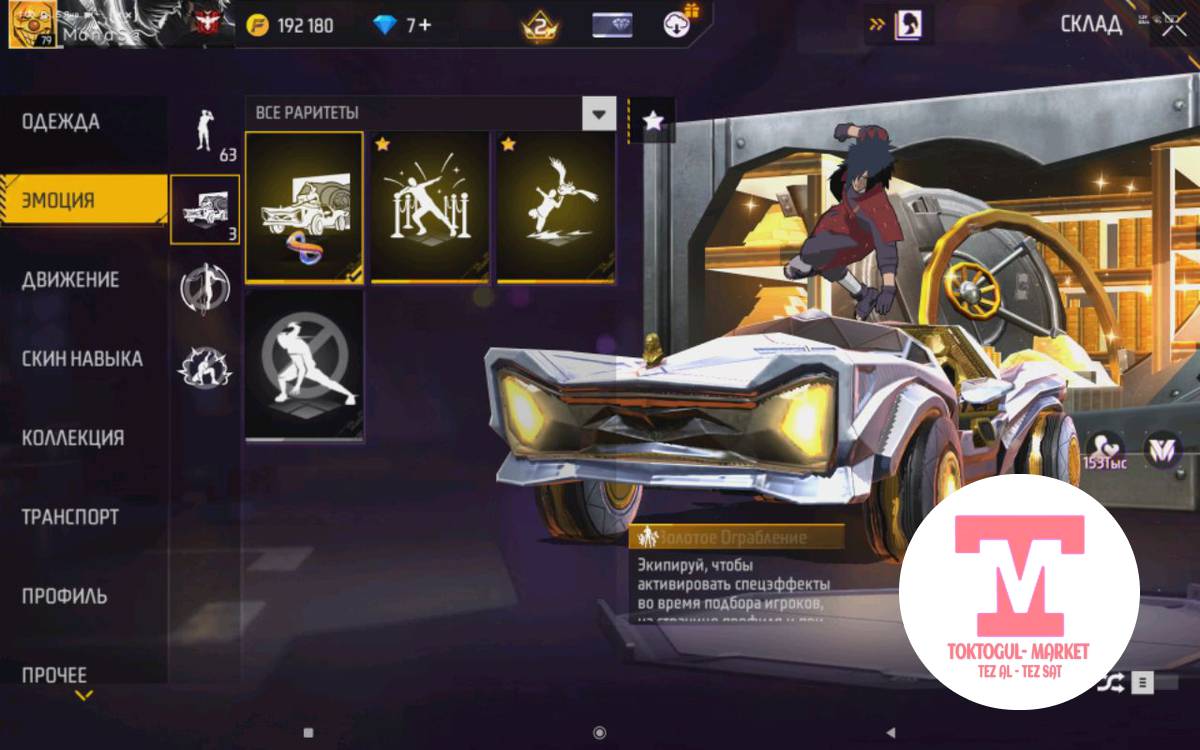Image resolution: width=1200 pixels, height=750 pixels.
Task: Close the Склад screen with the X
Action: click(x=1171, y=25)
